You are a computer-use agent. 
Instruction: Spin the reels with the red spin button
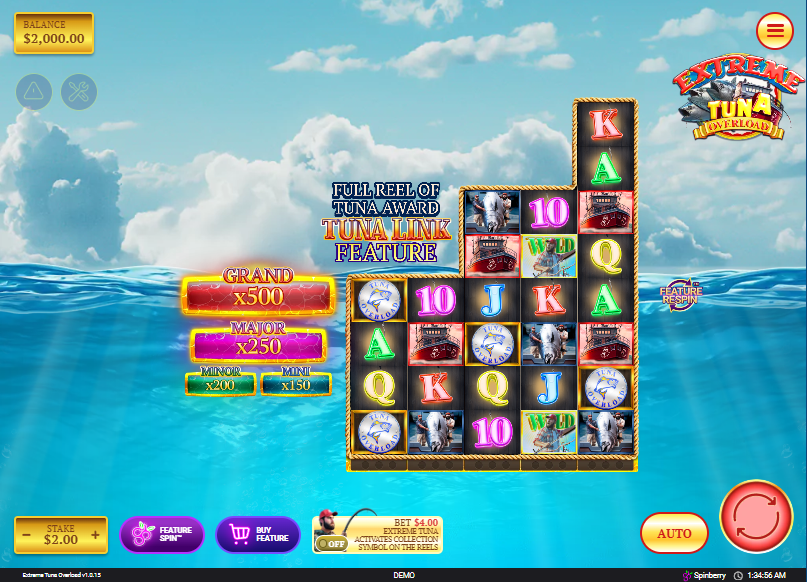(x=755, y=517)
